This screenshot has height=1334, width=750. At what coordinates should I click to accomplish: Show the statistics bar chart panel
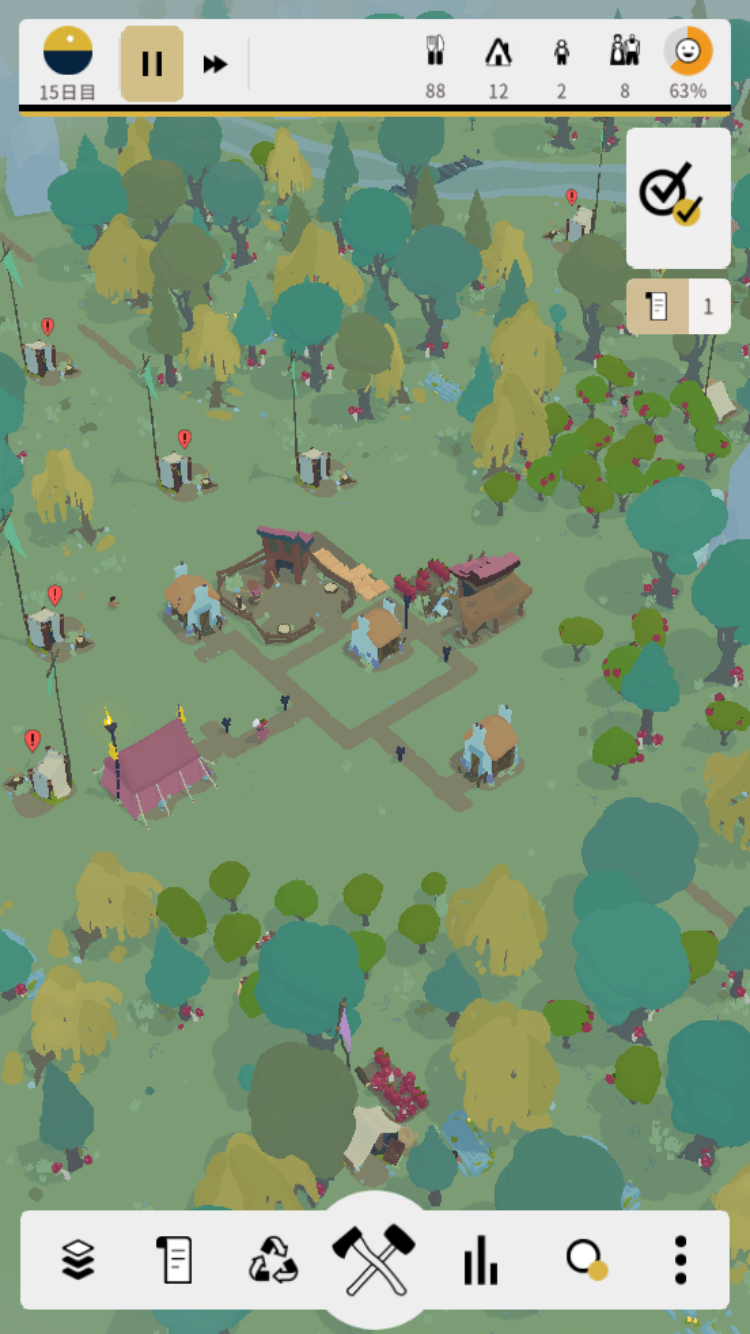pos(480,1259)
